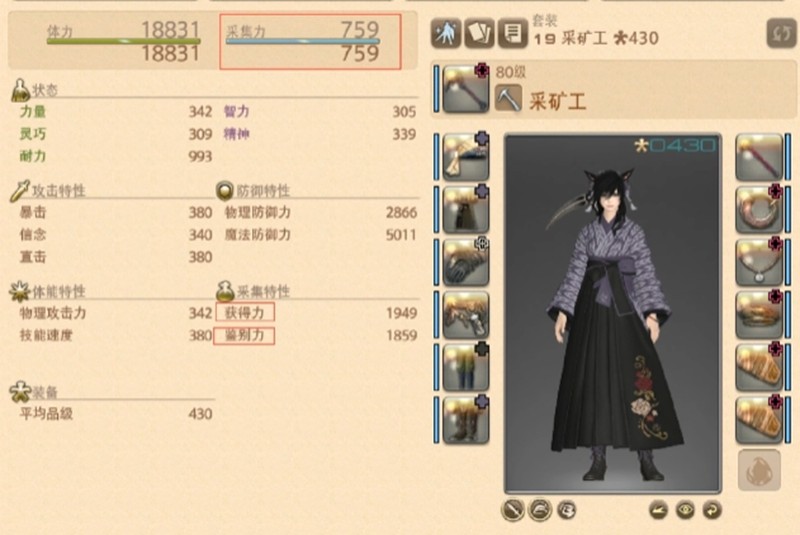Choose the earring accessory slot
Image resolution: width=800 pixels, height=535 pixels.
[x=759, y=208]
